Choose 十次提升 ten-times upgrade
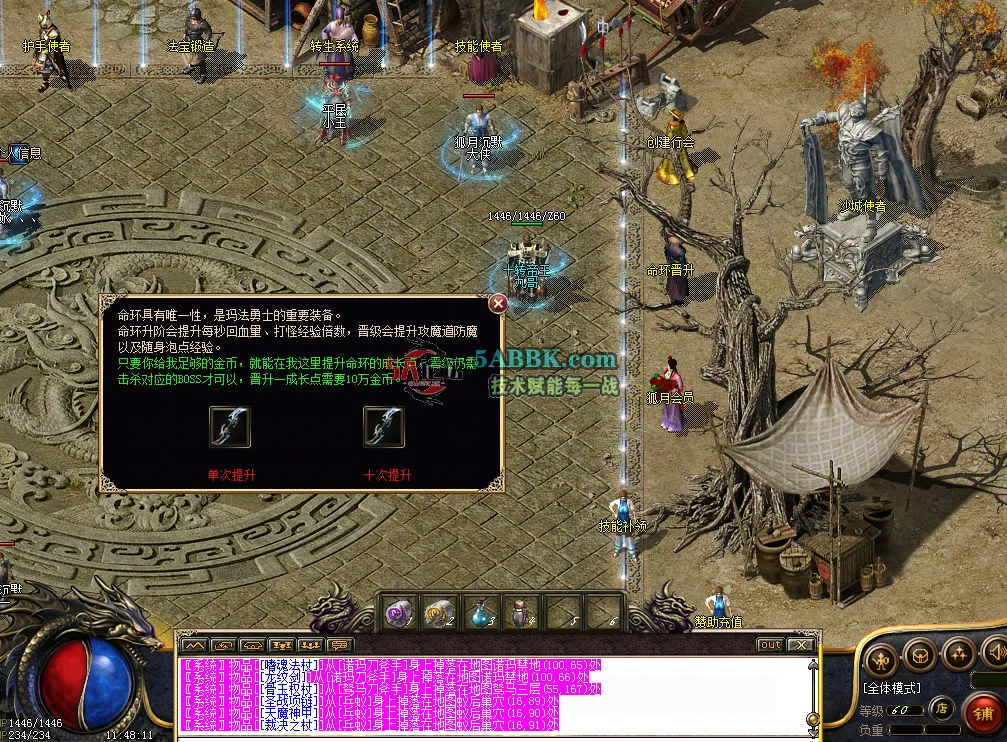 tap(385, 427)
